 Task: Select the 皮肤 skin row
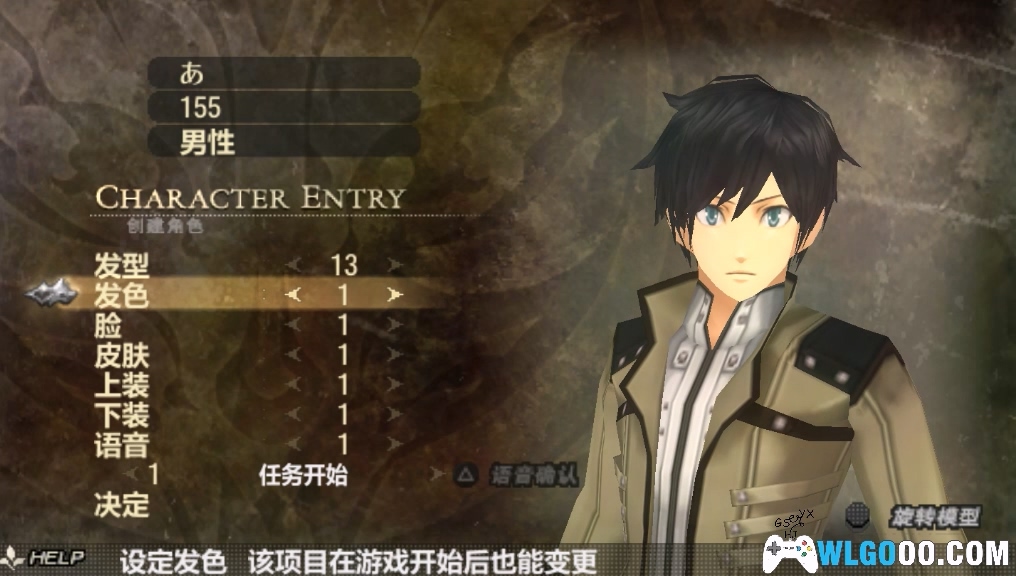pos(120,355)
